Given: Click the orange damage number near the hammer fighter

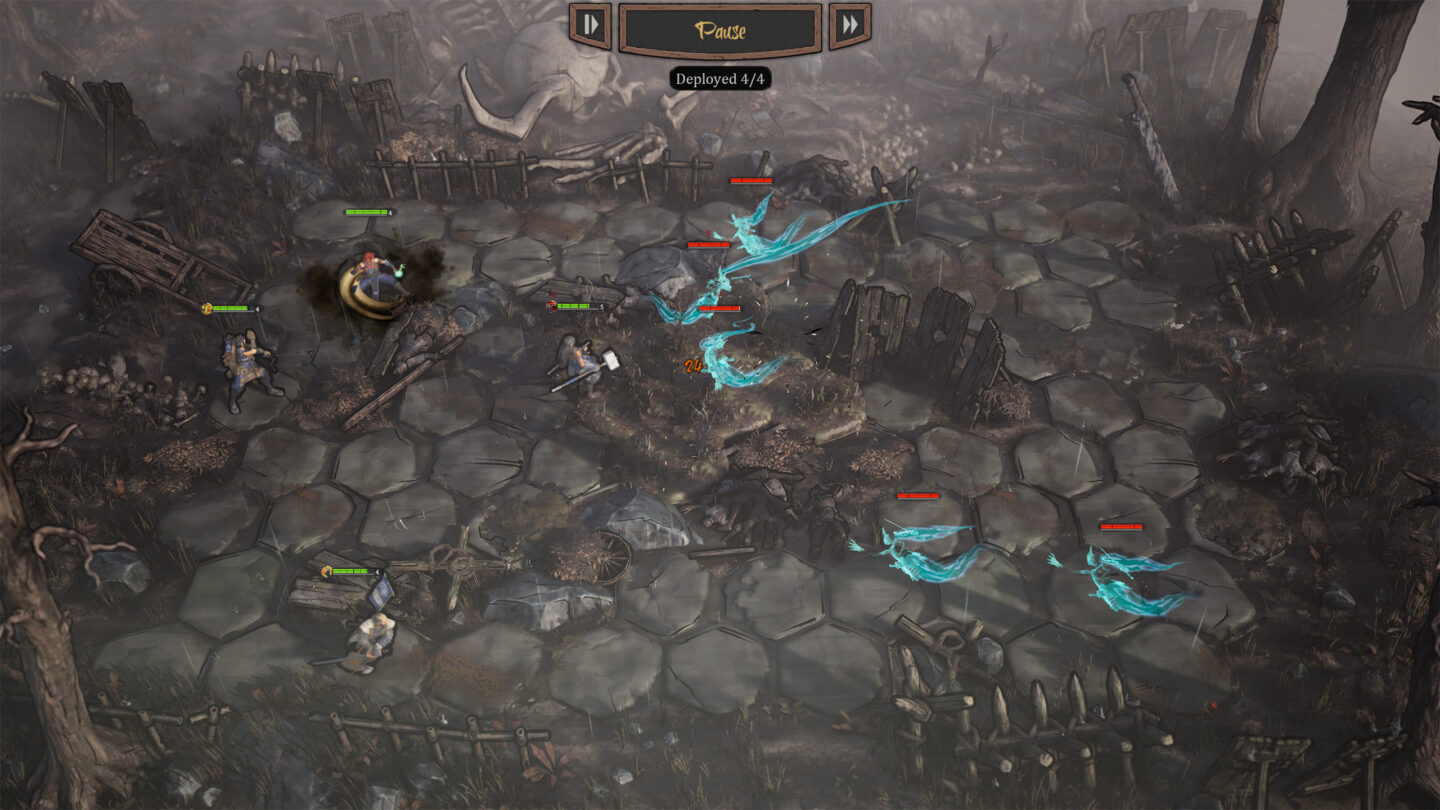Looking at the screenshot, I should pos(690,368).
